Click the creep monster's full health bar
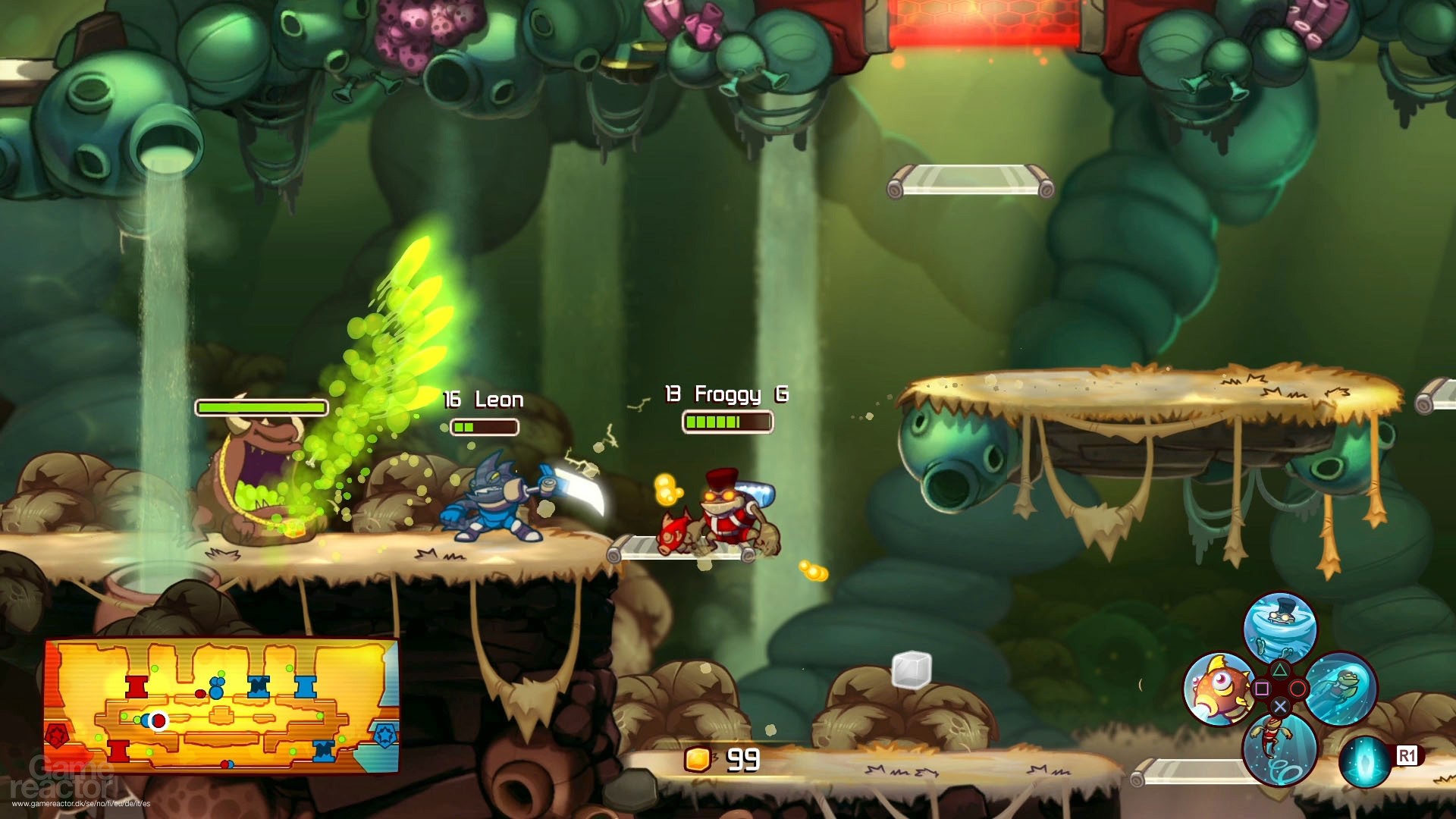The image size is (1456, 819). [x=261, y=407]
